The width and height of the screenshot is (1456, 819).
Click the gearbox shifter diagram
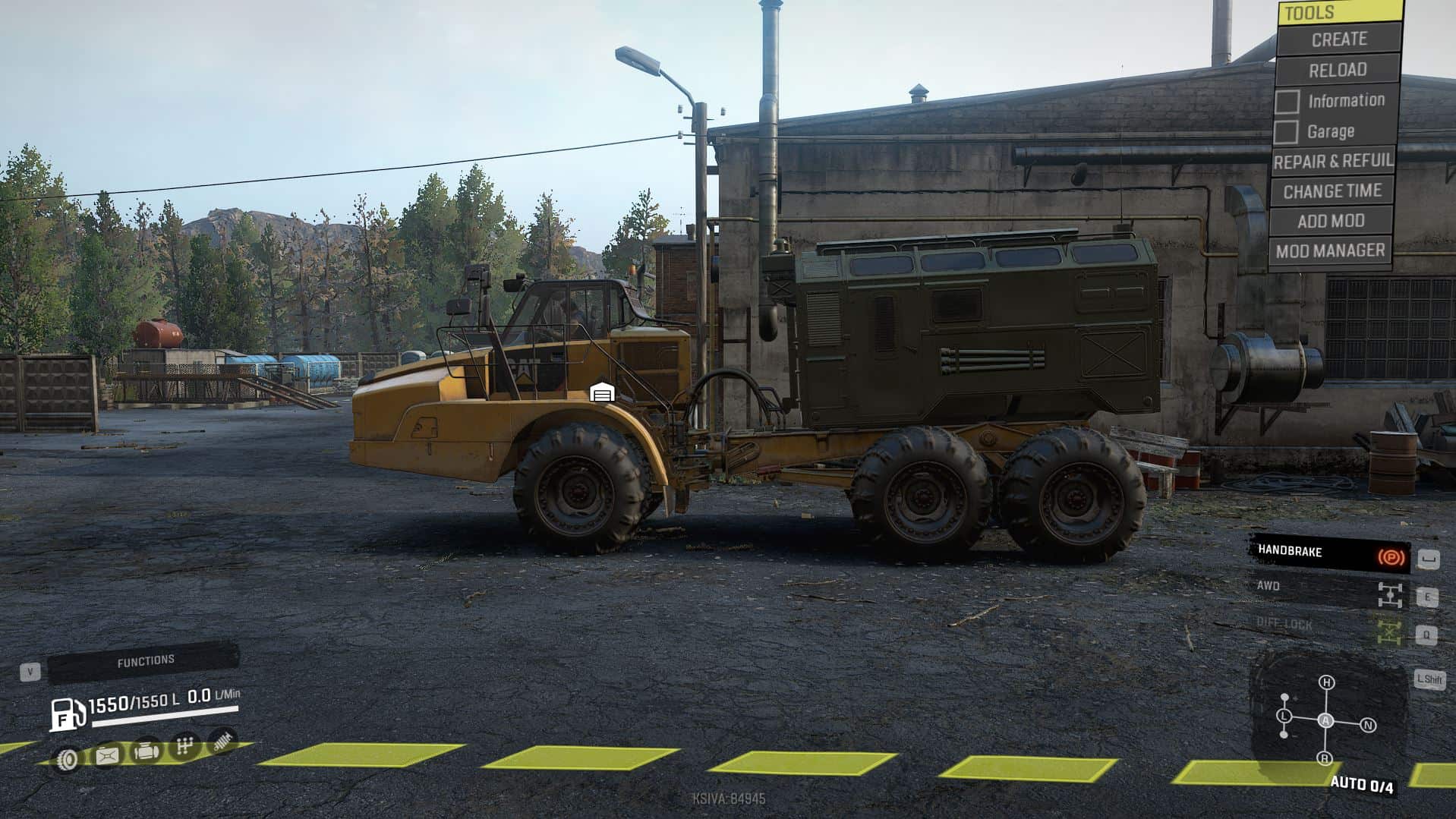1325,720
